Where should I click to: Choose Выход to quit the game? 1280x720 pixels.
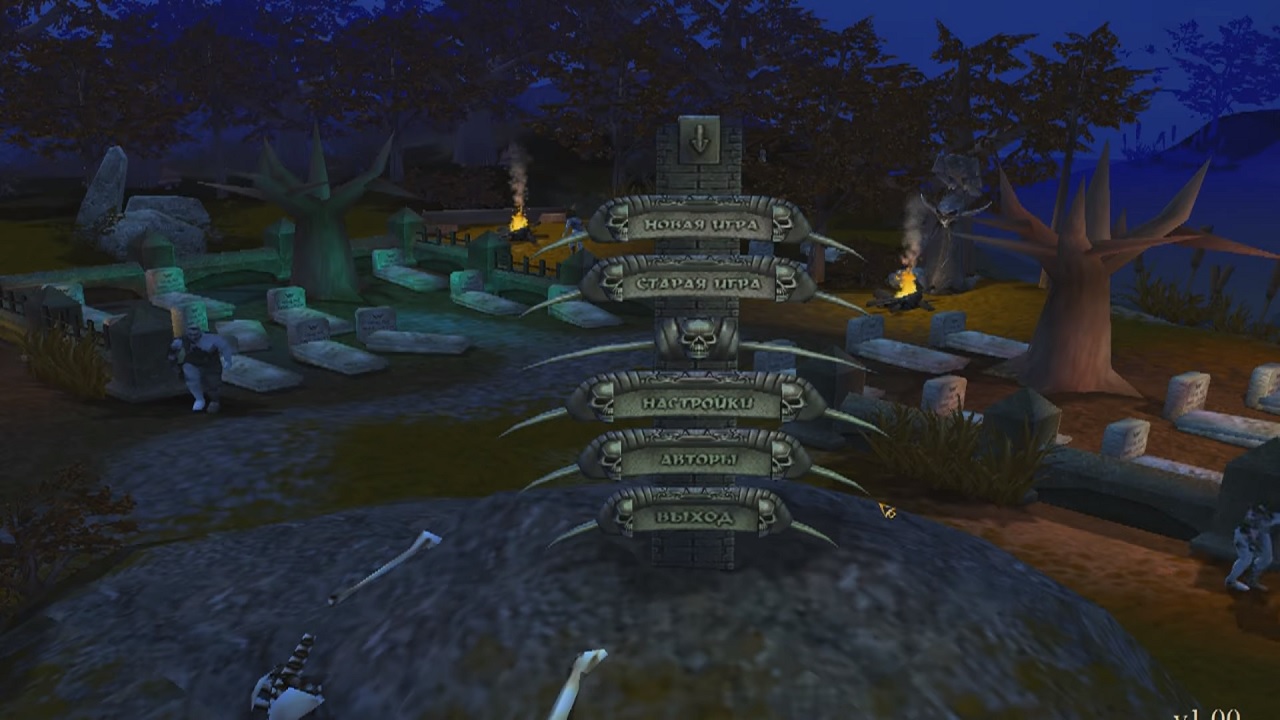coord(696,517)
